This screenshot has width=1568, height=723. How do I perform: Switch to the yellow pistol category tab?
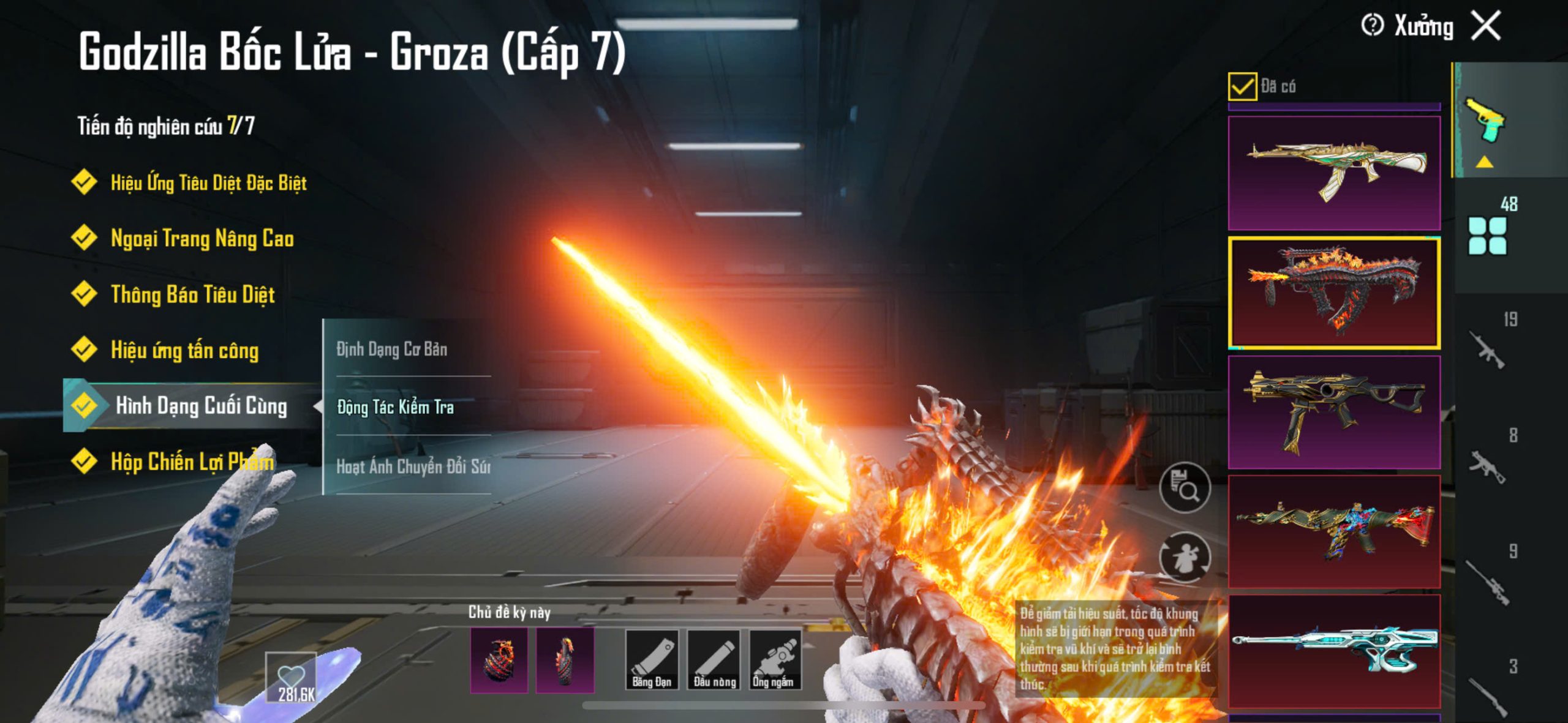(1485, 121)
